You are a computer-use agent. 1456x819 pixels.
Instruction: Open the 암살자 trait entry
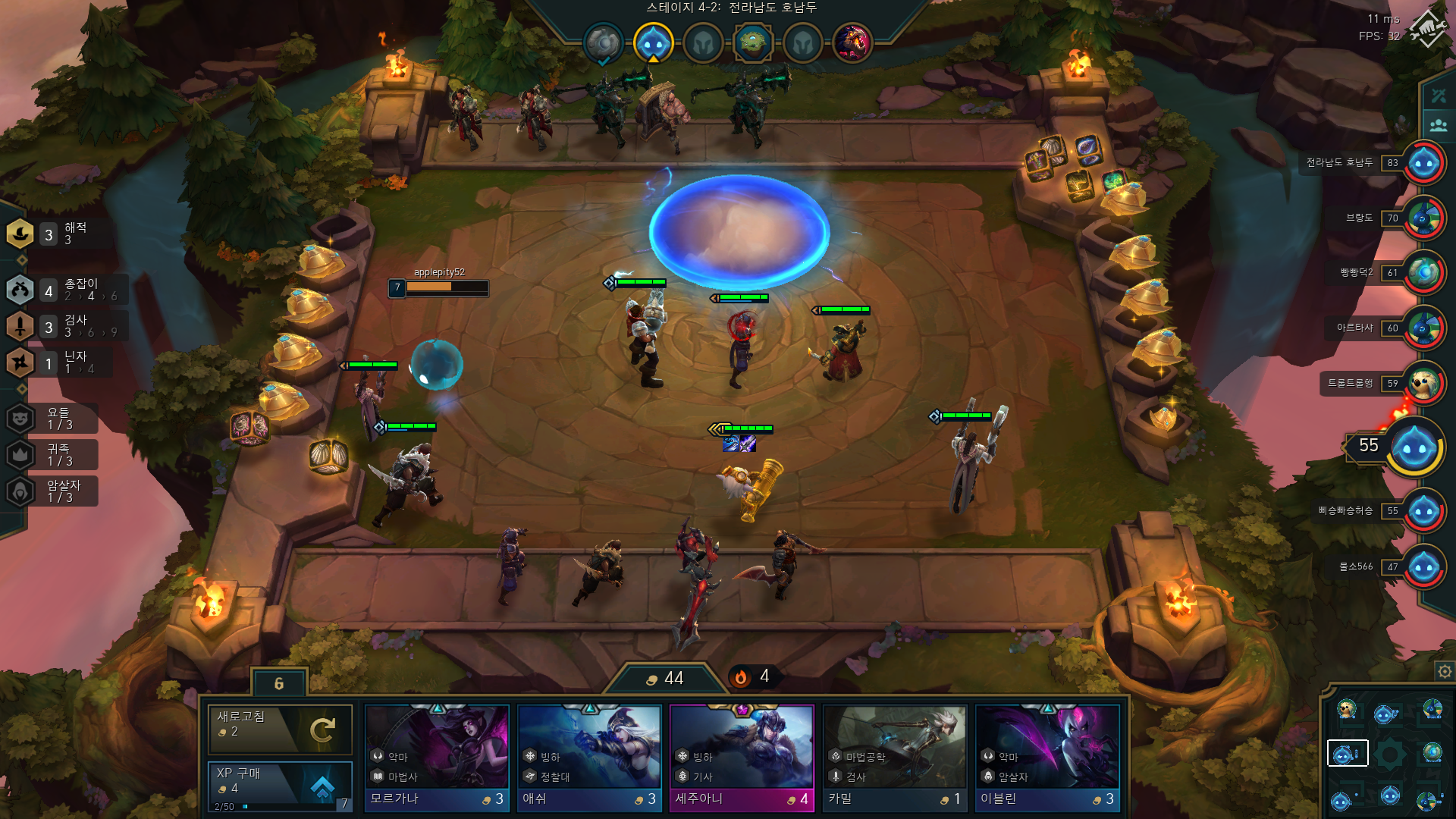(53, 491)
